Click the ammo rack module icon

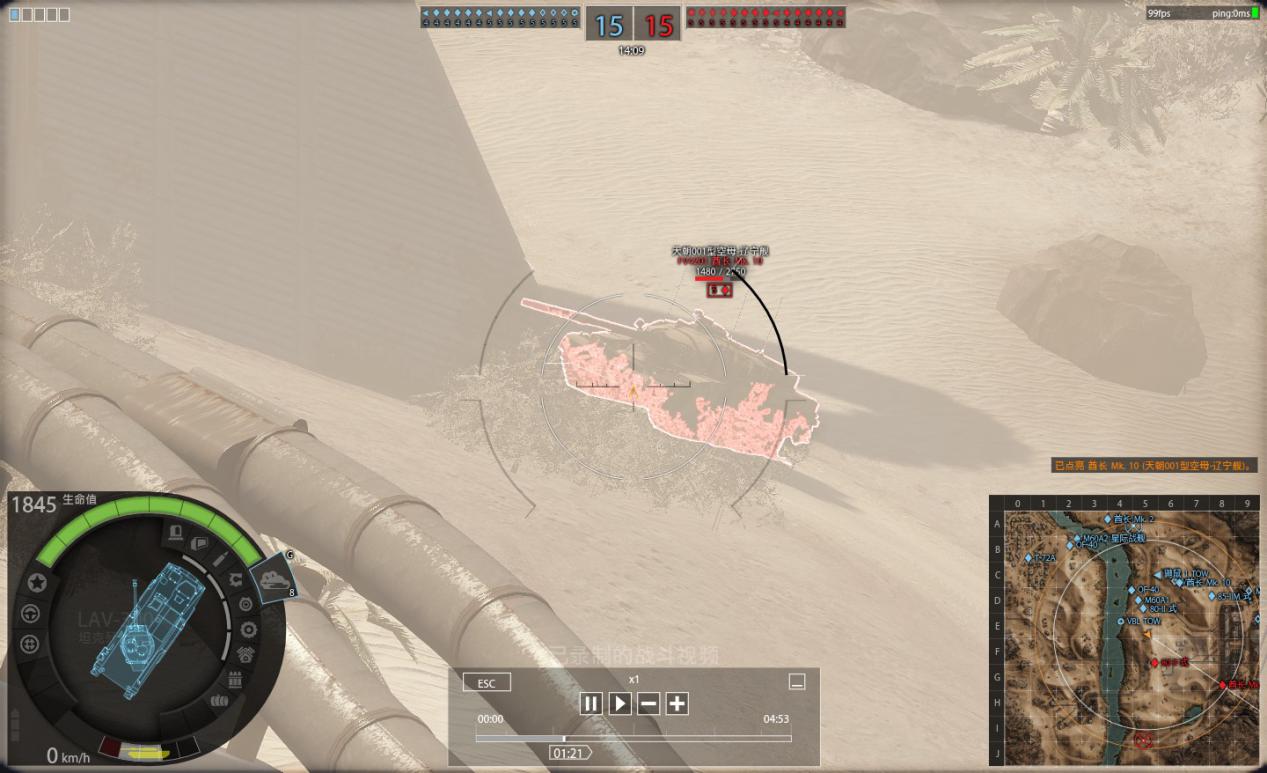pyautogui.click(x=235, y=680)
